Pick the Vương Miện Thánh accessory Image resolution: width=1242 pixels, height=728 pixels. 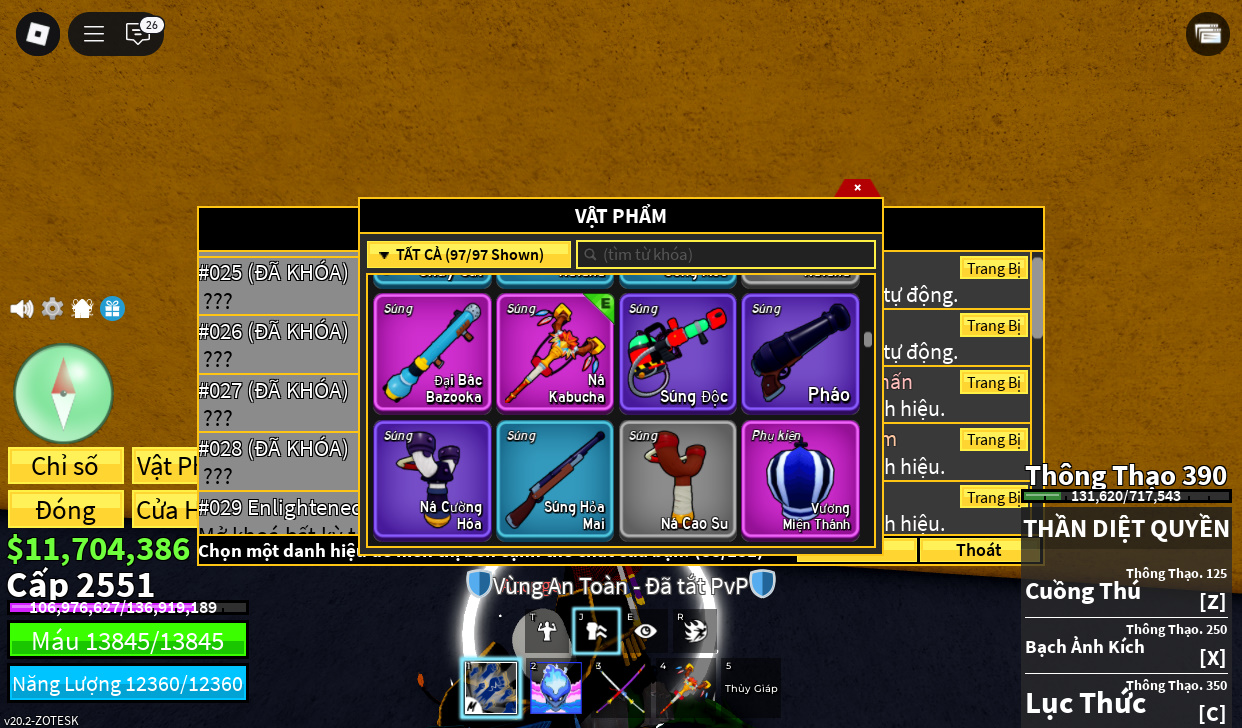tap(800, 479)
